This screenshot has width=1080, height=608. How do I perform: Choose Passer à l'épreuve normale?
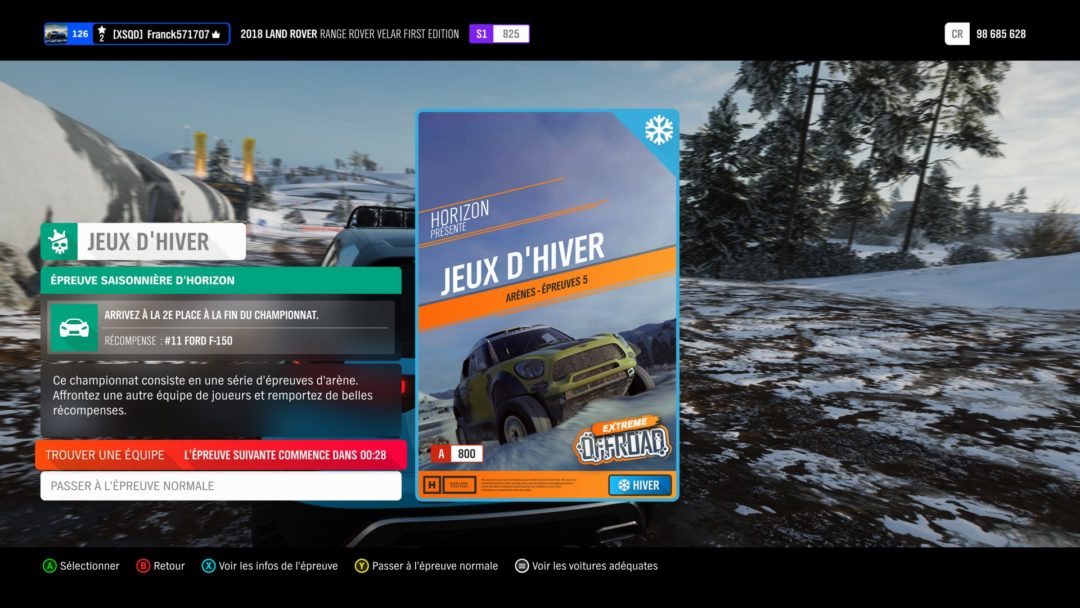click(x=220, y=486)
